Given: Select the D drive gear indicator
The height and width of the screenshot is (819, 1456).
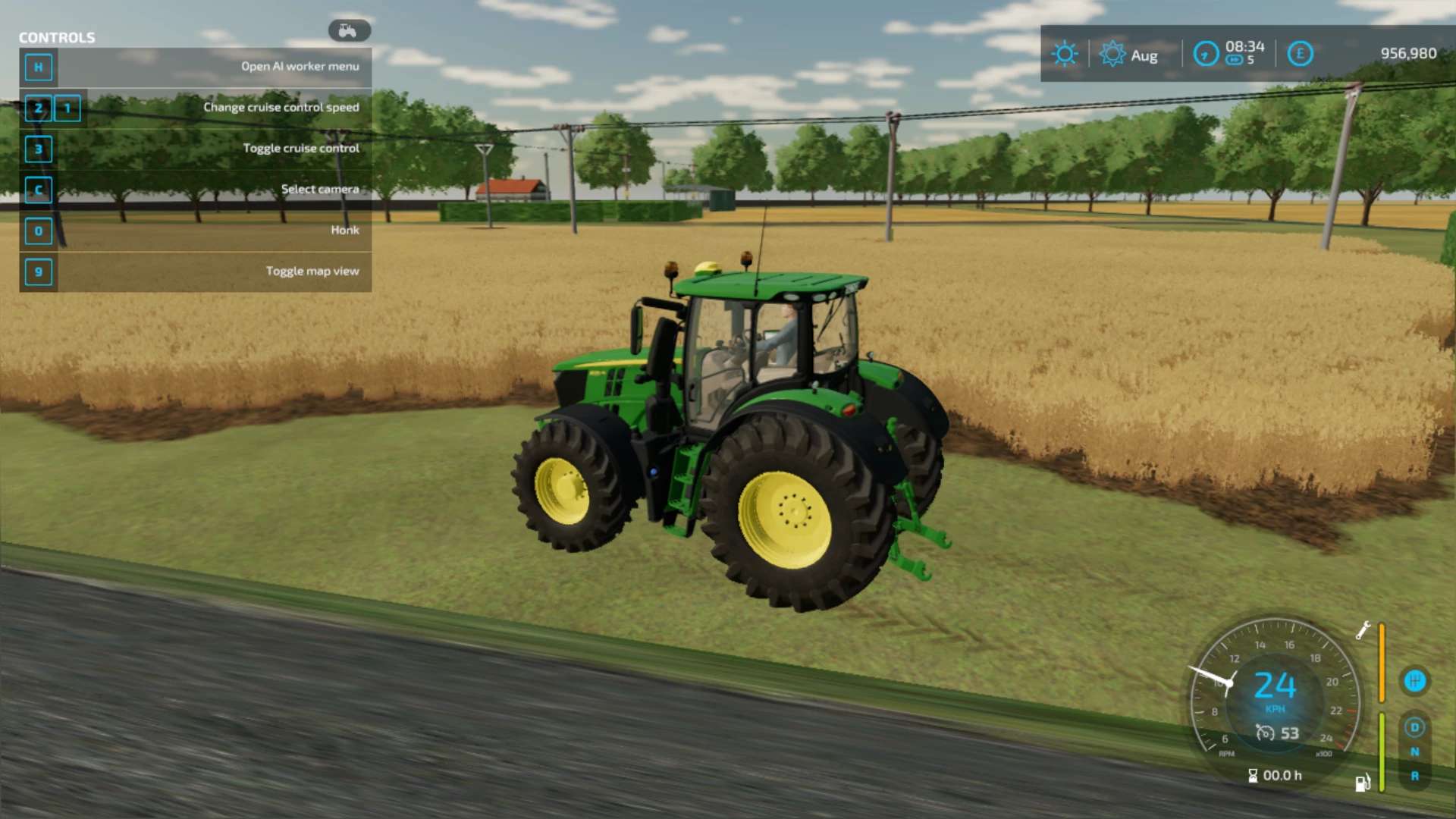Looking at the screenshot, I should pos(1414,727).
